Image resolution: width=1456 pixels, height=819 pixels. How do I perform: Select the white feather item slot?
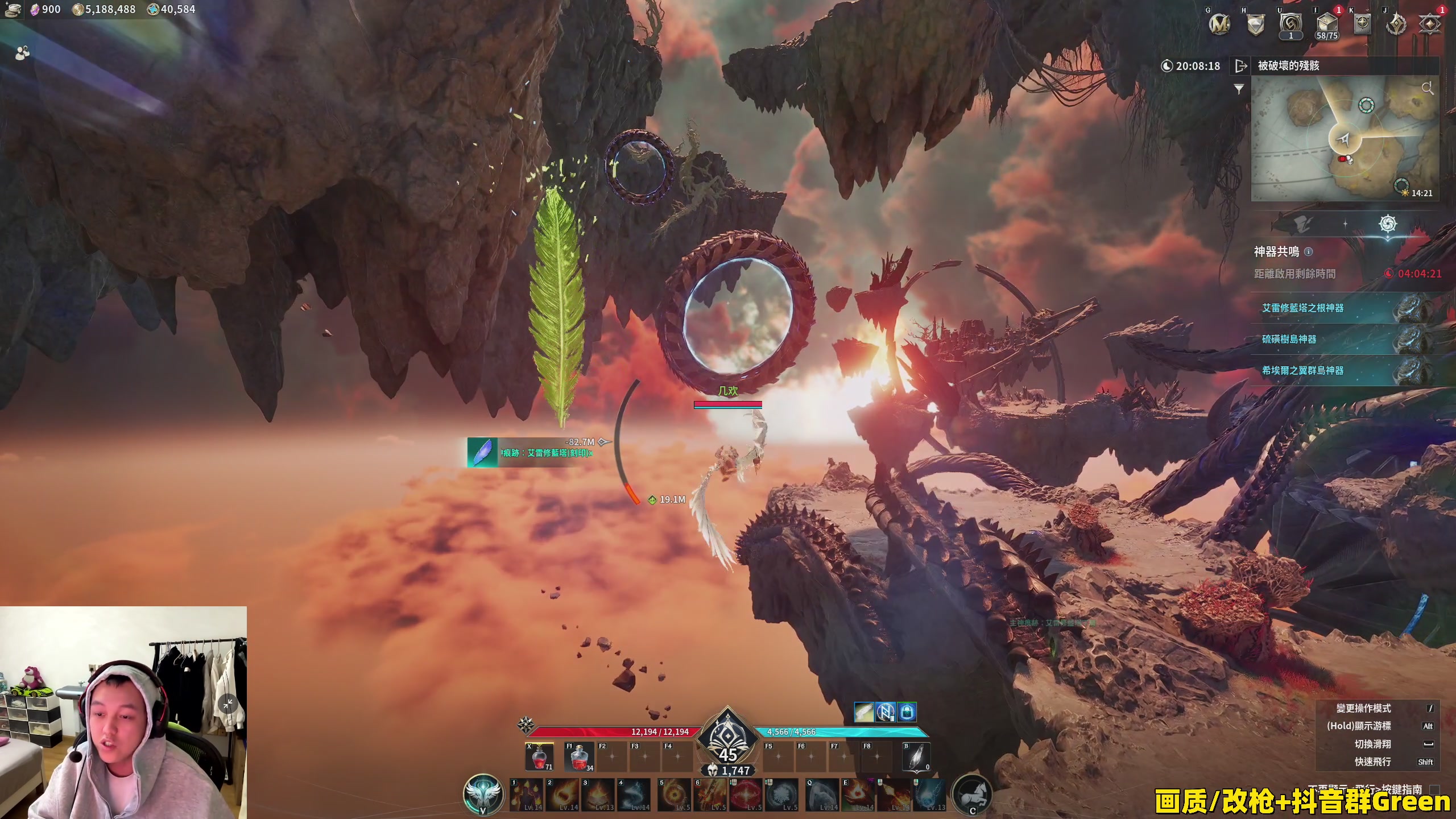point(916,758)
